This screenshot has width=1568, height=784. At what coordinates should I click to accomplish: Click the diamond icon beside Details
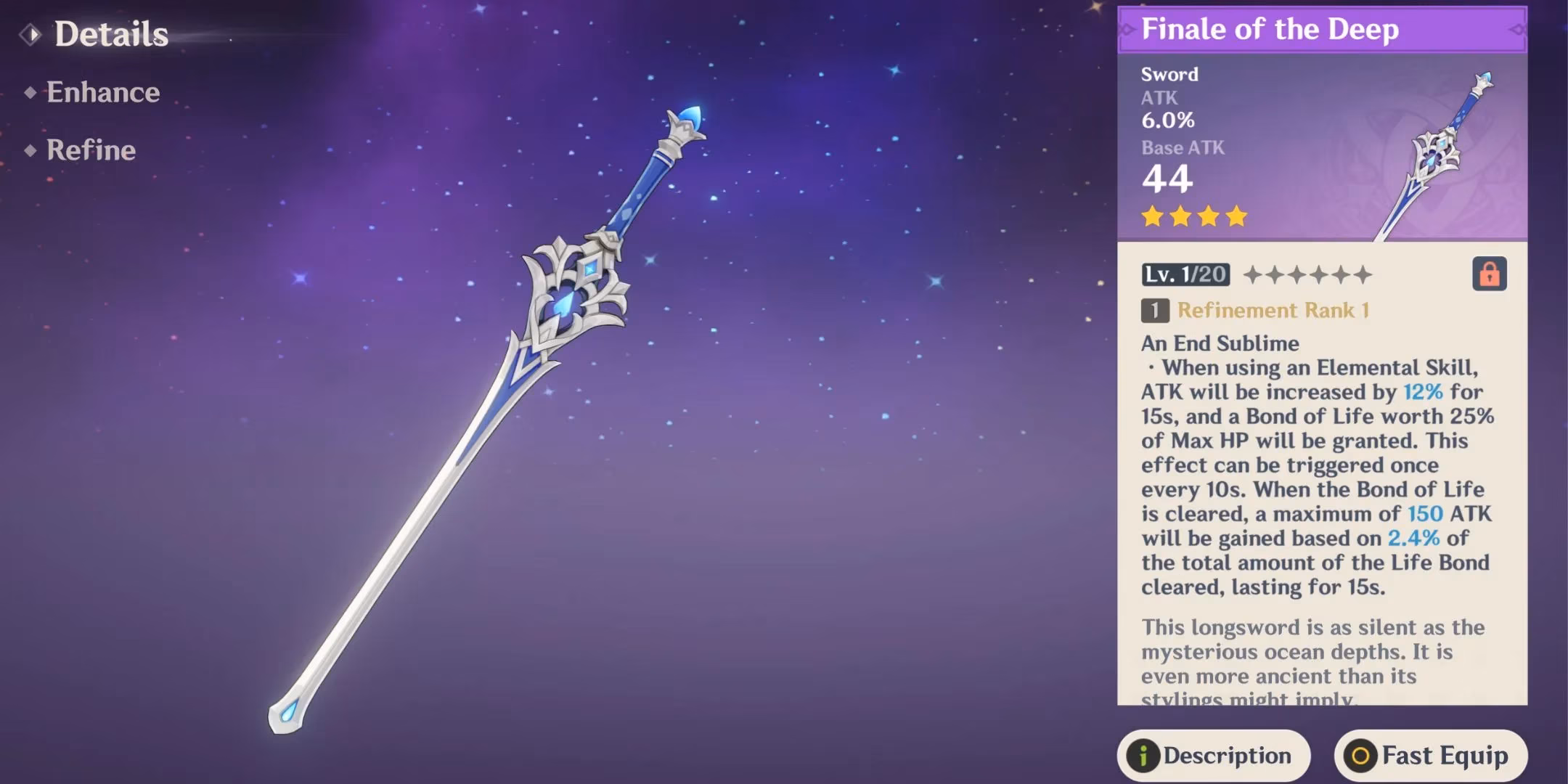[32, 33]
